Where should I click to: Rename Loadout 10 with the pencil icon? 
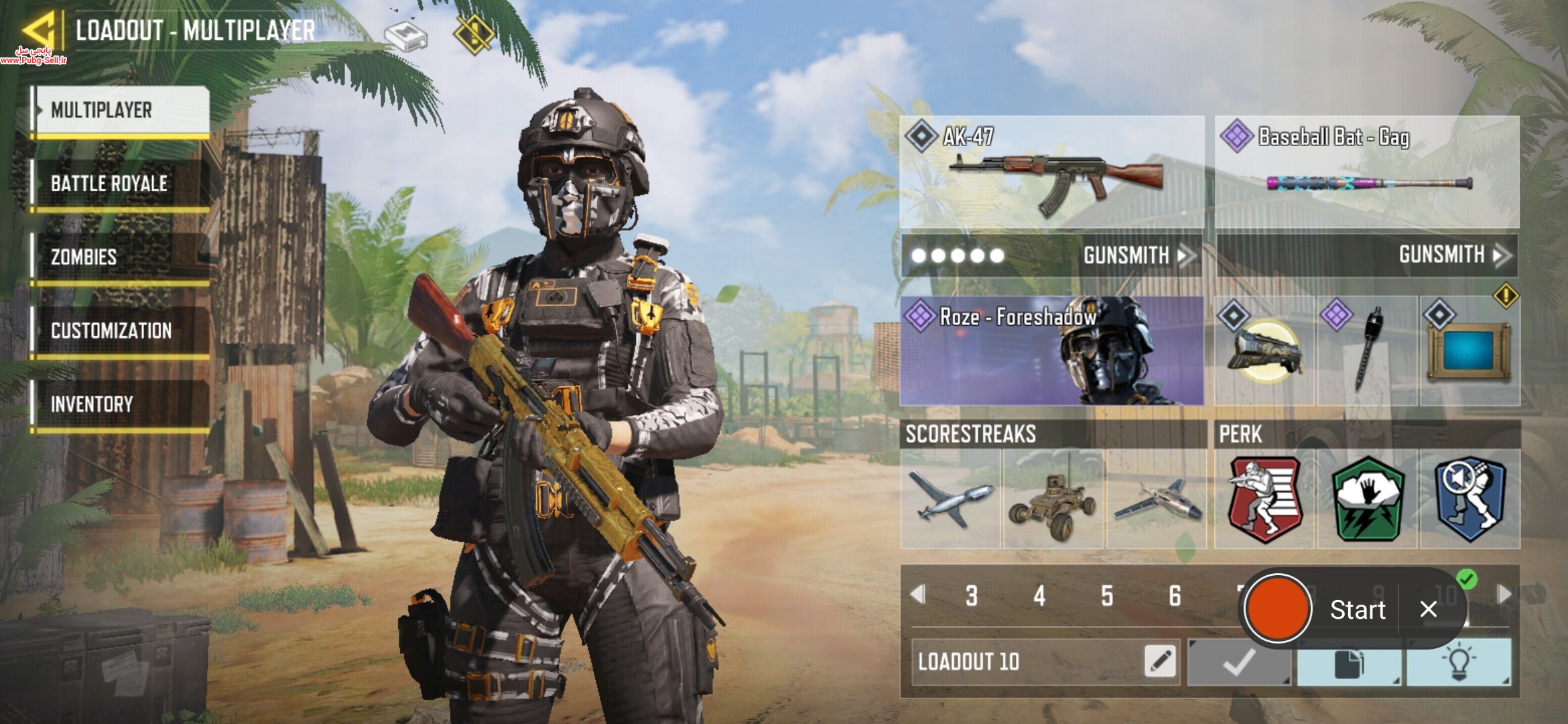(1161, 662)
